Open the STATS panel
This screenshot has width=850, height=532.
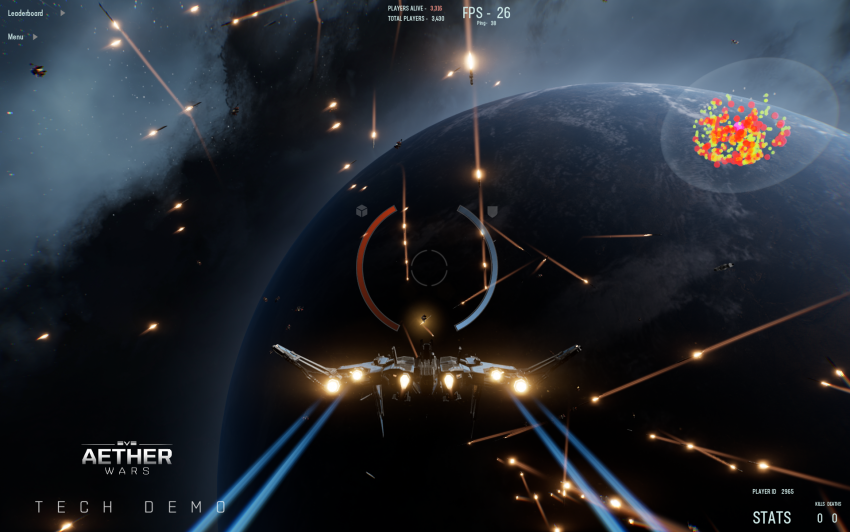coord(771,517)
